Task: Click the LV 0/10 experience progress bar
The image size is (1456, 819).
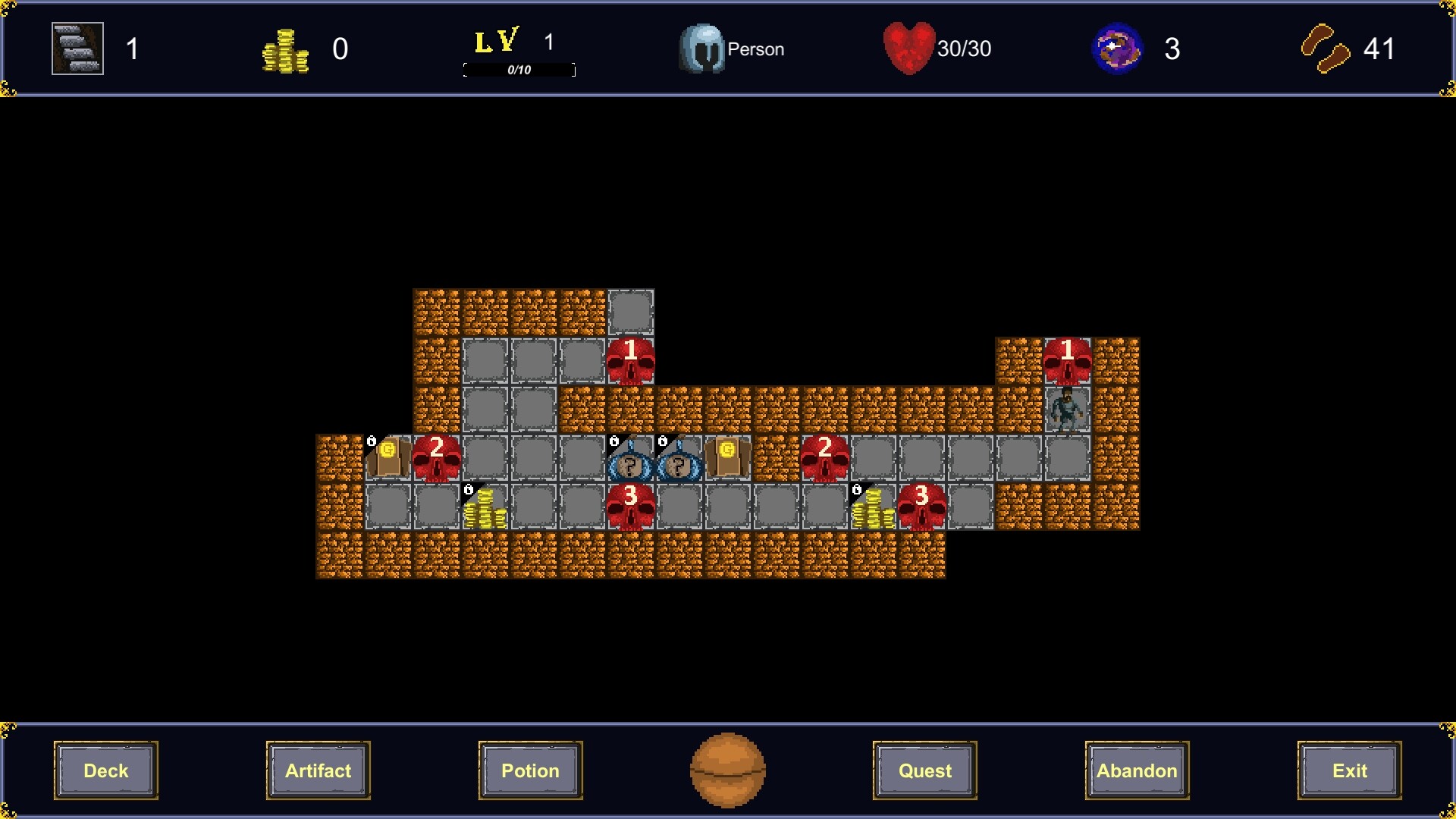Action: coord(519,70)
